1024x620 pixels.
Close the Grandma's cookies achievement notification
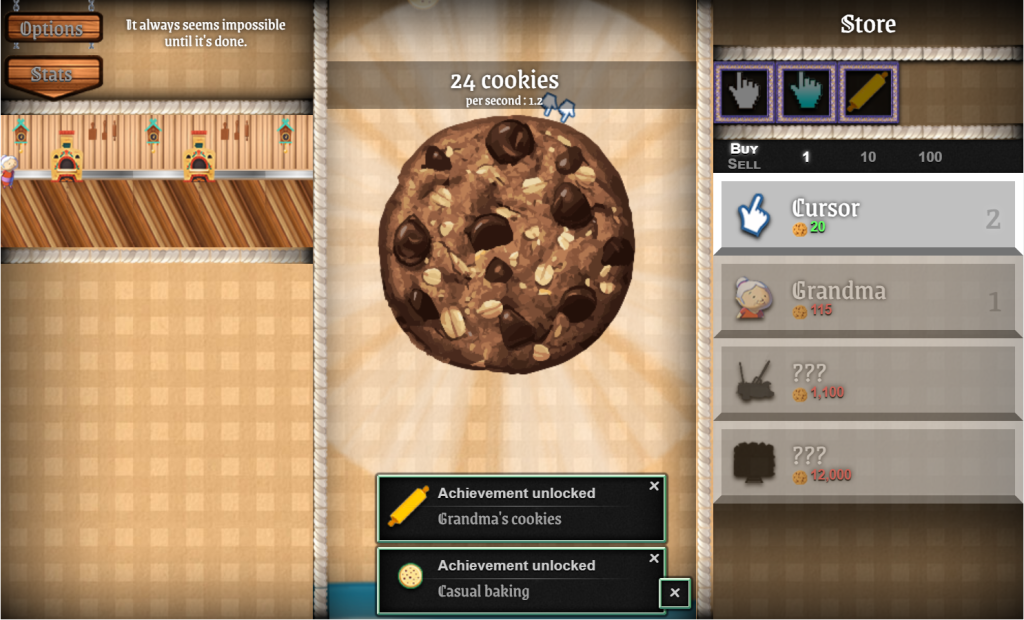[654, 486]
